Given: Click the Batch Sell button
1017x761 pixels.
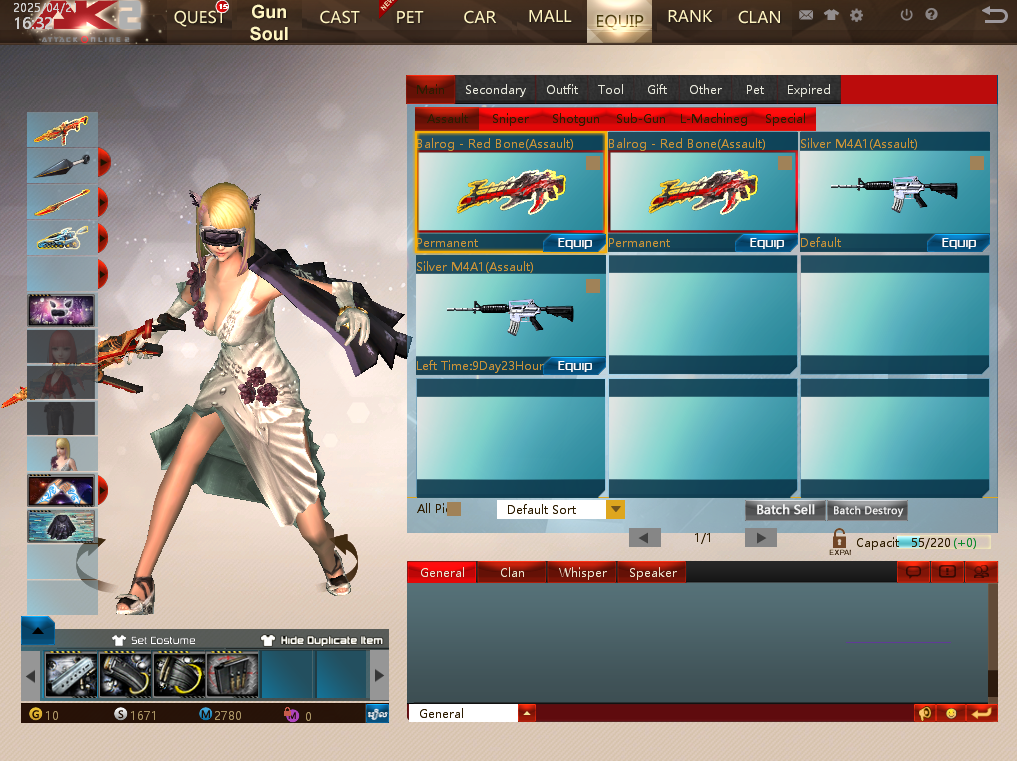Looking at the screenshot, I should point(785,510).
